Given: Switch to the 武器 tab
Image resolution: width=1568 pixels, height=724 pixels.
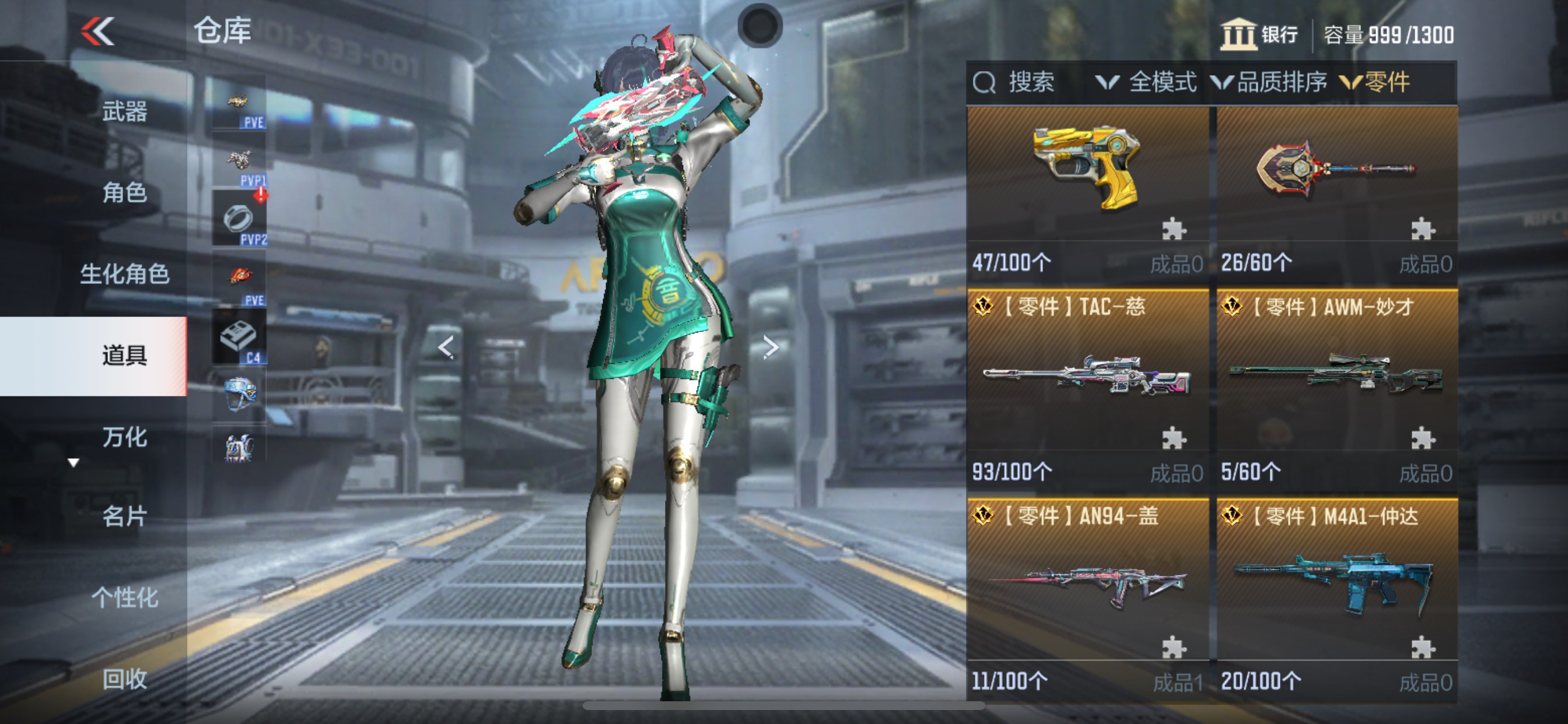Looking at the screenshot, I should [x=125, y=112].
